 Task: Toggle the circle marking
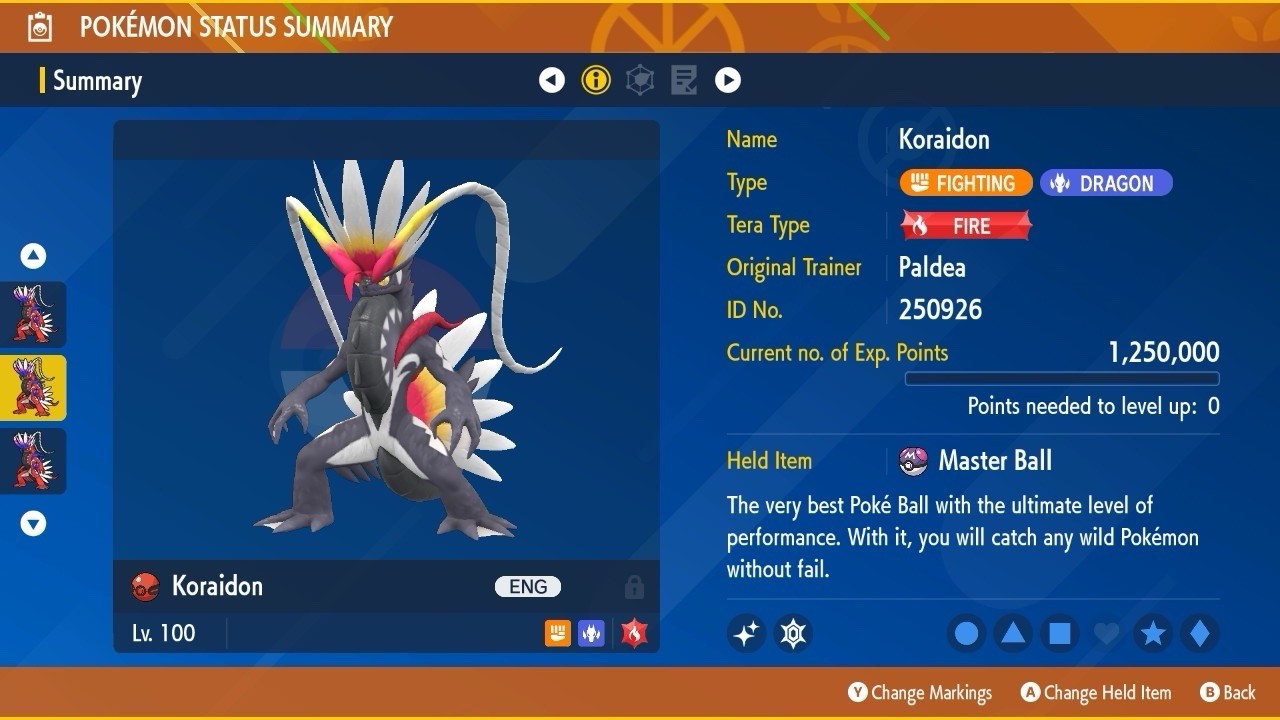point(966,633)
